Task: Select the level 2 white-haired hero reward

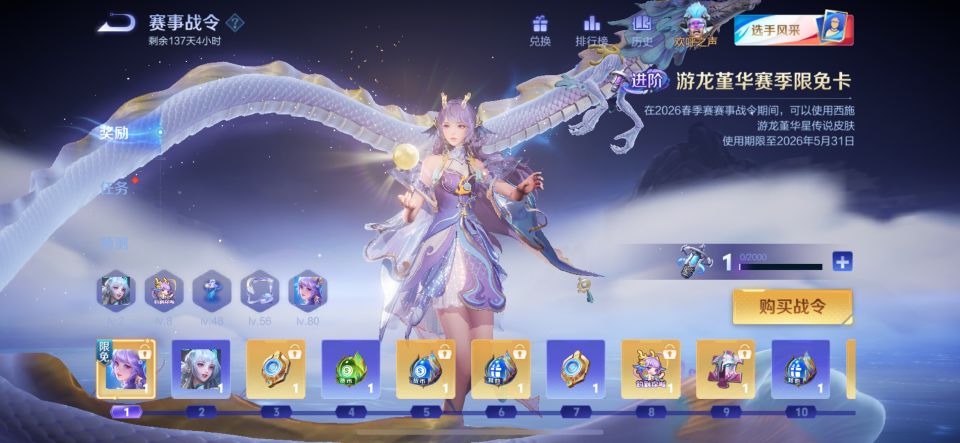Action: pyautogui.click(x=201, y=369)
